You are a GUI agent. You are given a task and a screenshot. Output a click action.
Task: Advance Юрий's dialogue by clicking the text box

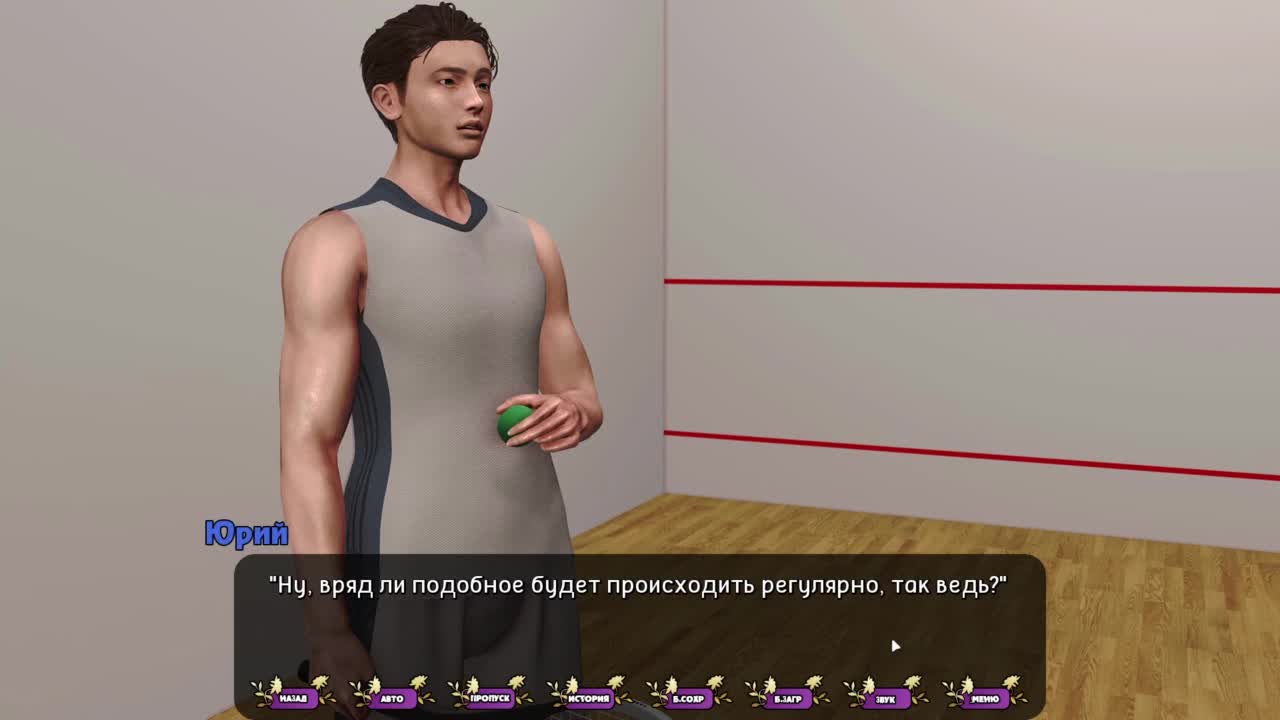639,620
